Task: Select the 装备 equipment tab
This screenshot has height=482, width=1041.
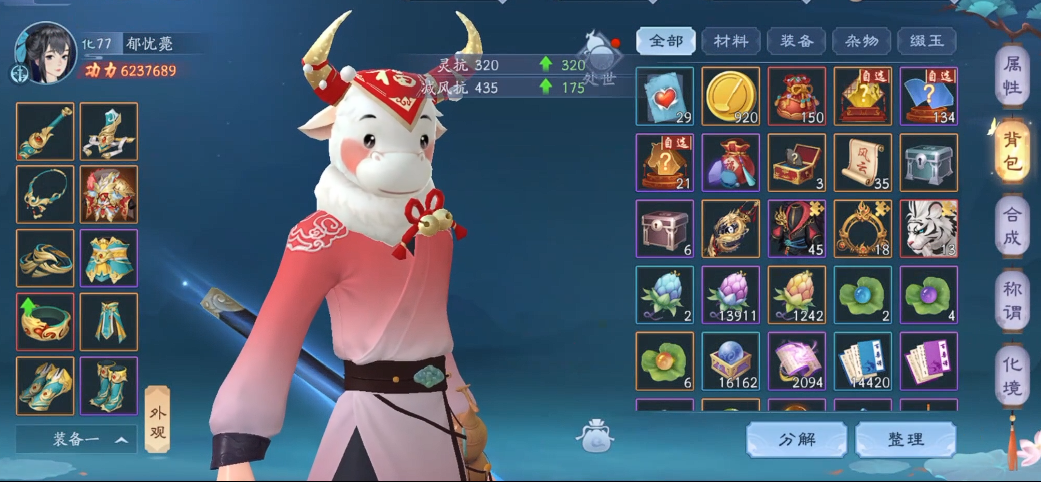Action: (x=796, y=41)
